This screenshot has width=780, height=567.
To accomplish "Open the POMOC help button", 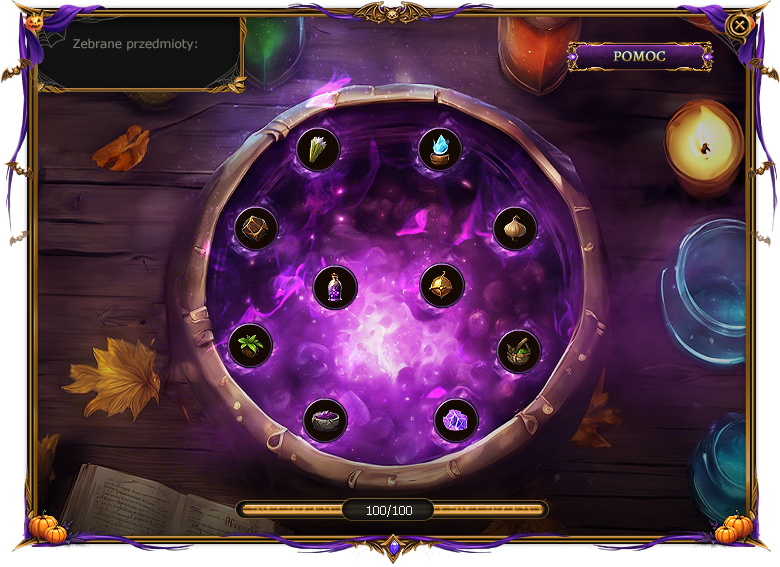I will pos(639,56).
